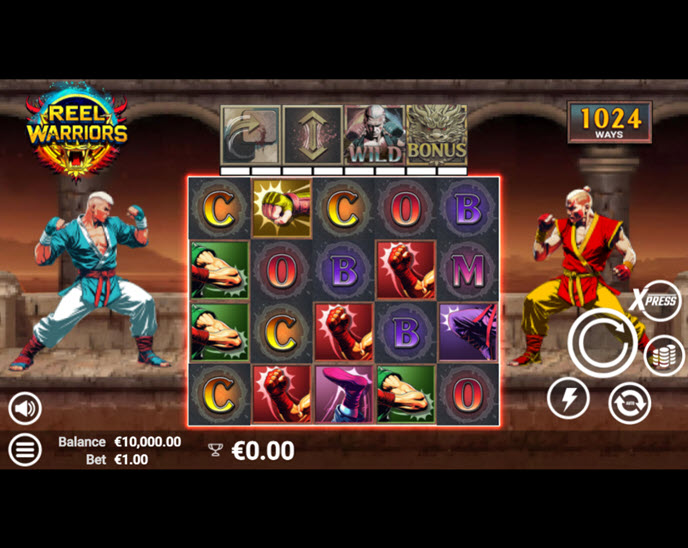Image resolution: width=688 pixels, height=548 pixels.
Task: Mute sound with the speaker icon
Action: (x=25, y=407)
